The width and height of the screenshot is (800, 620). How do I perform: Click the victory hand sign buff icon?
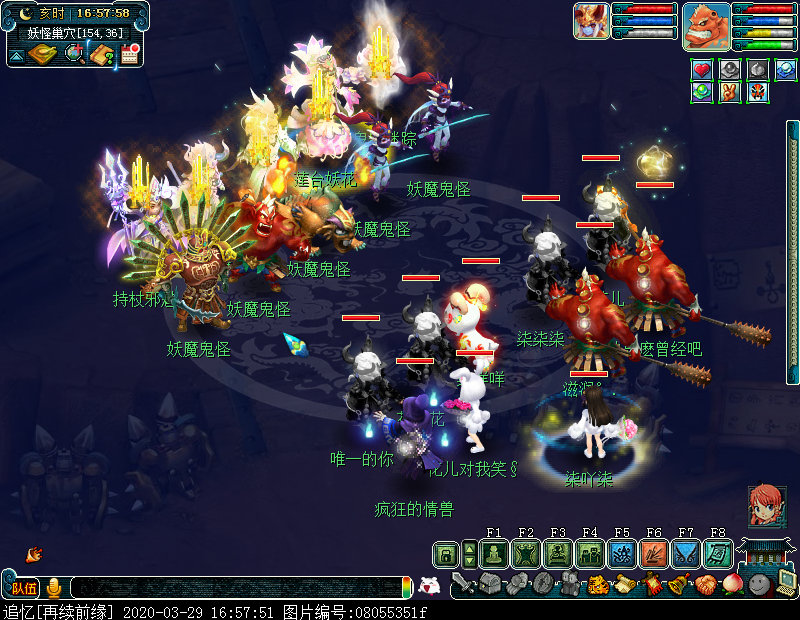[730, 92]
